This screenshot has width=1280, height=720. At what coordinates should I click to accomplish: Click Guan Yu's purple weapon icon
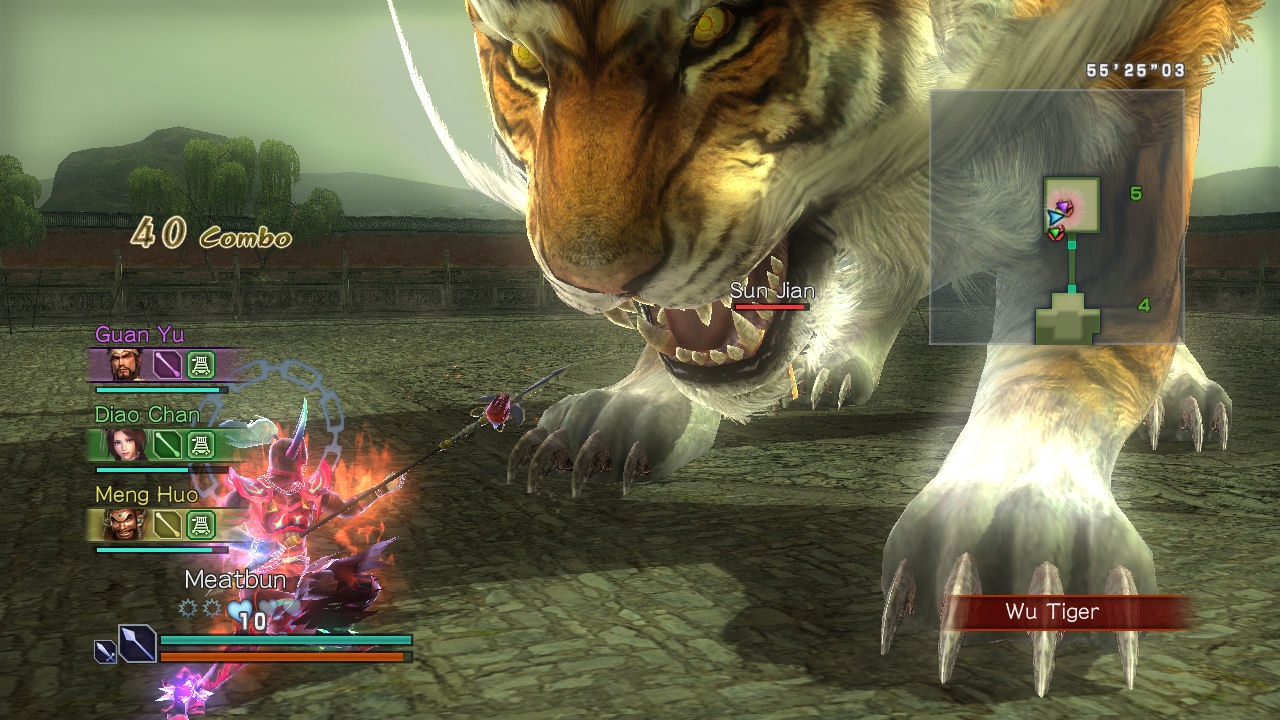(x=167, y=365)
